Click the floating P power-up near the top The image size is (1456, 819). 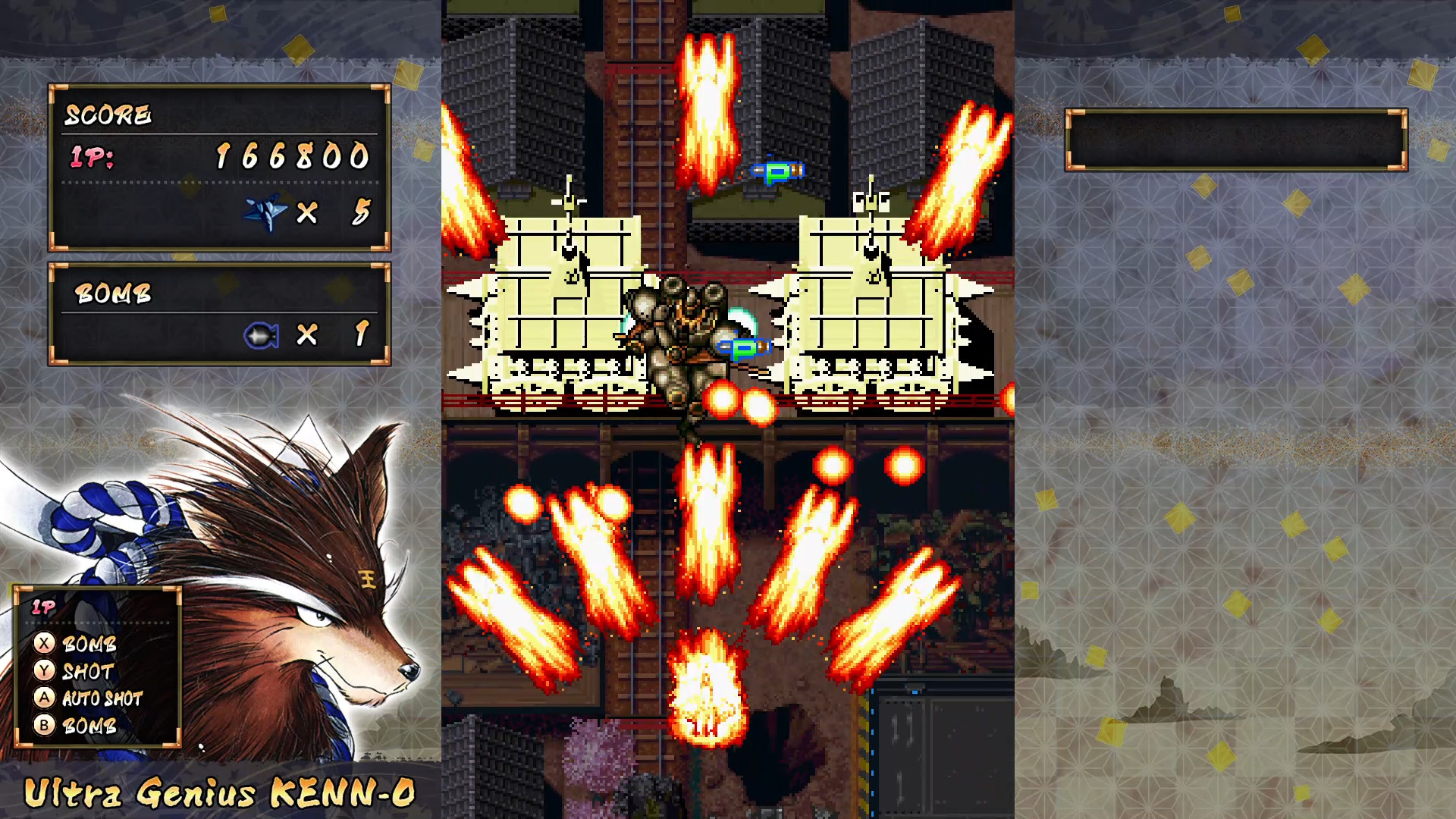coord(779,171)
